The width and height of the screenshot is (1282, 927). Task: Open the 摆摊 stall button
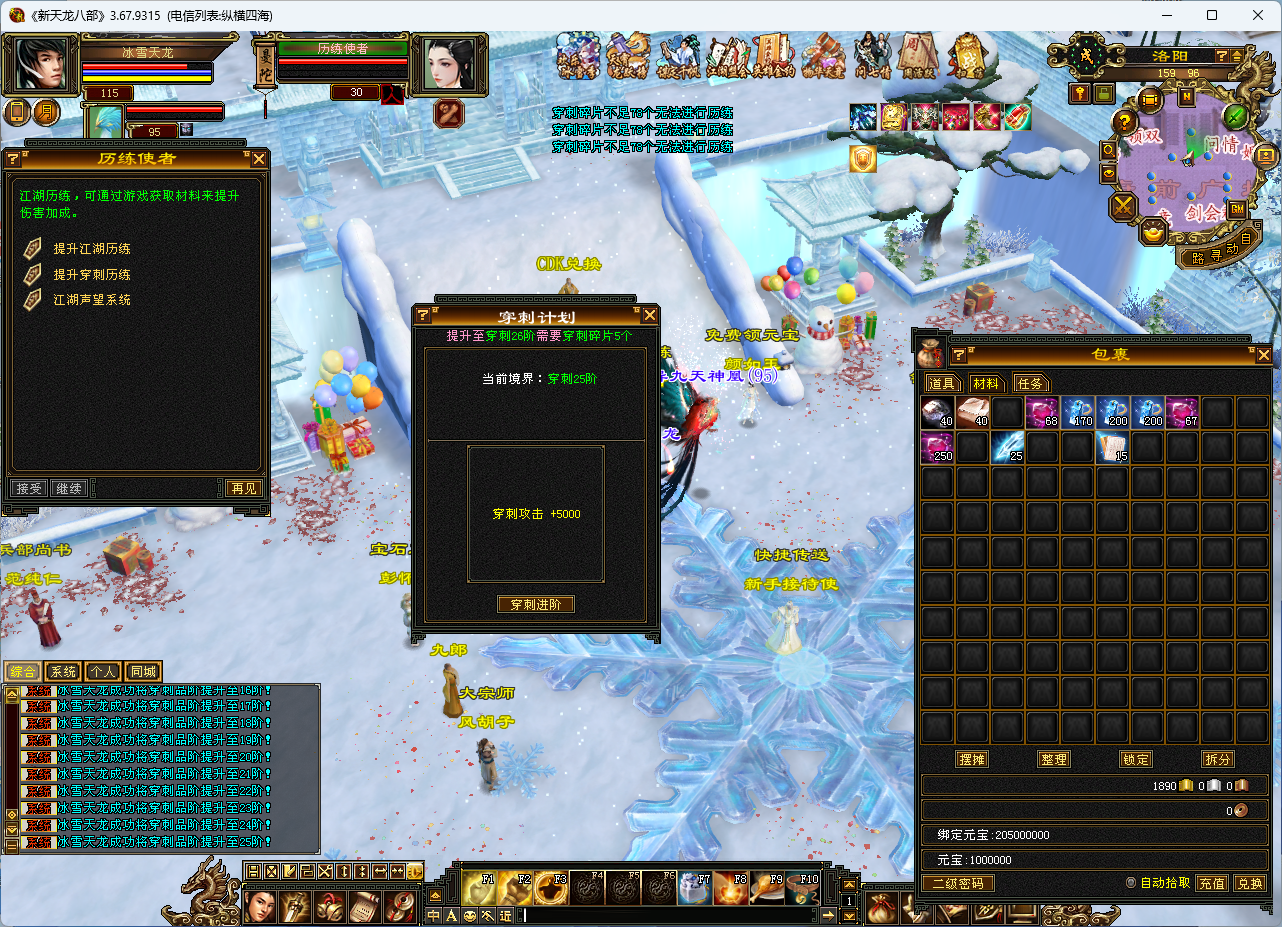pos(972,759)
